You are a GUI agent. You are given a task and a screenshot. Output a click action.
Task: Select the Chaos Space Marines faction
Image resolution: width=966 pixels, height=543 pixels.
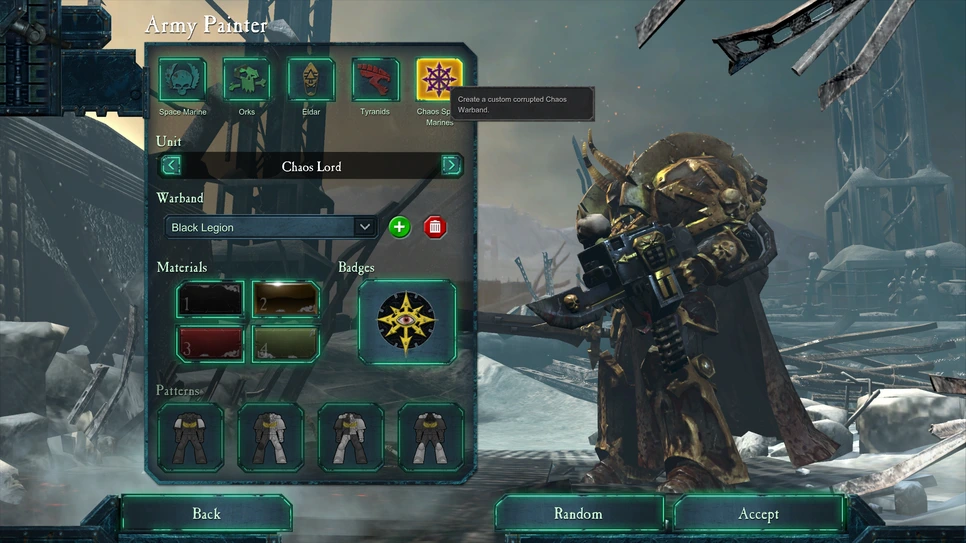440,79
